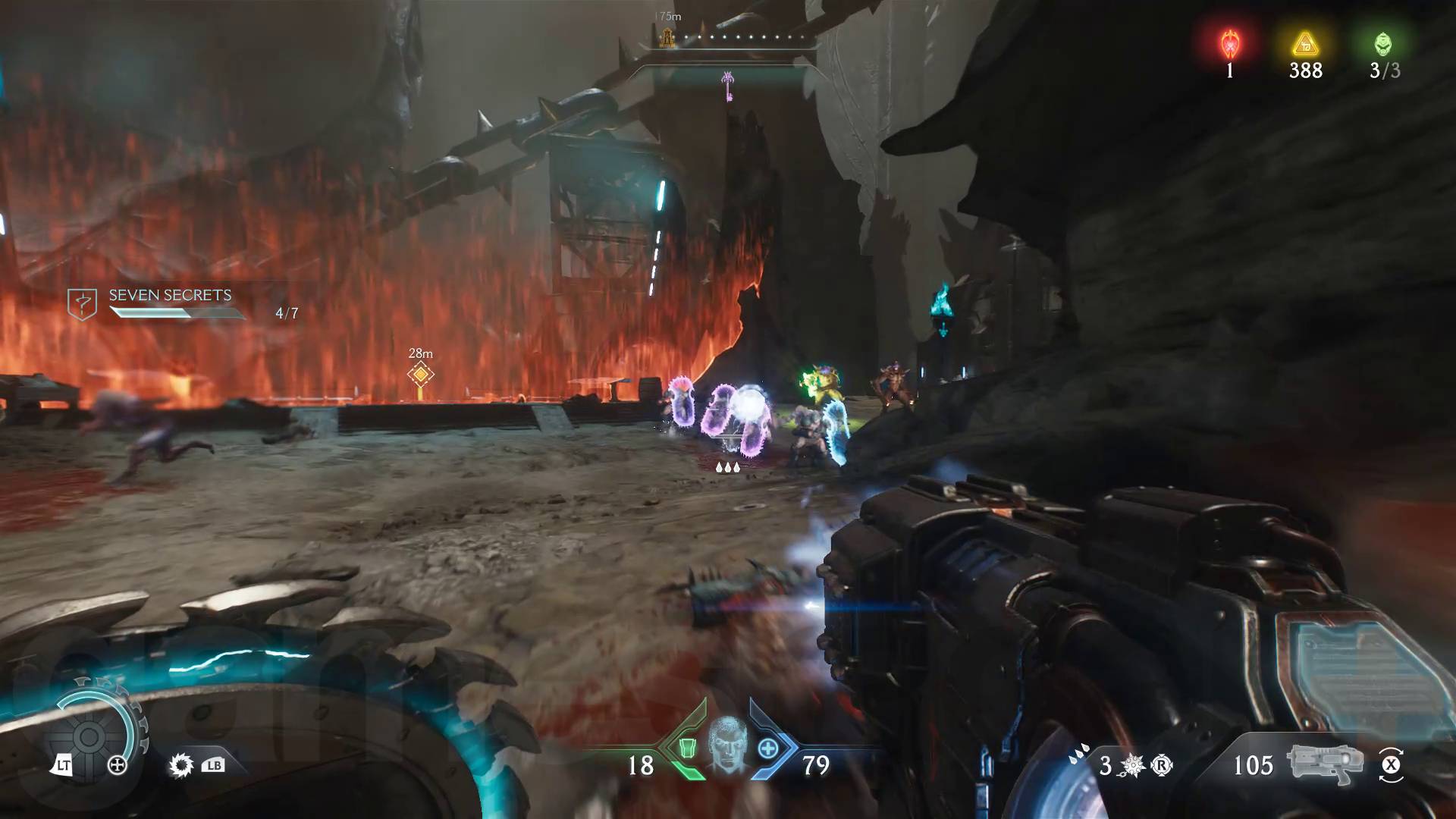Viewport: 1456px width, 819px height.
Task: Click the blue health cross icon
Action: (768, 748)
